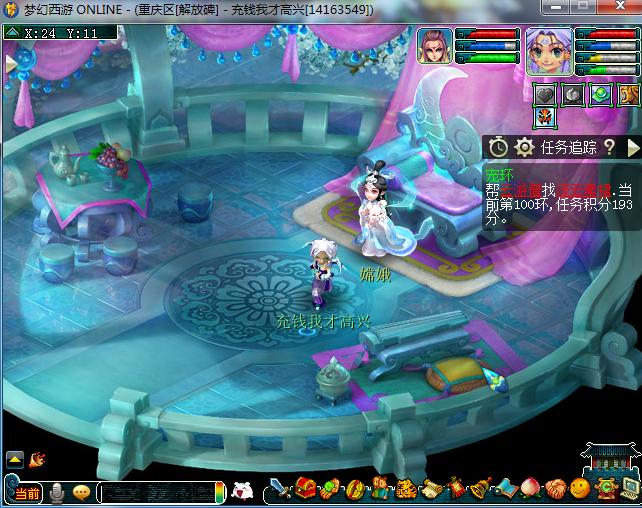Image resolution: width=642 pixels, height=508 pixels.
Task: Open the smiley face friends icon
Action: coord(580,489)
